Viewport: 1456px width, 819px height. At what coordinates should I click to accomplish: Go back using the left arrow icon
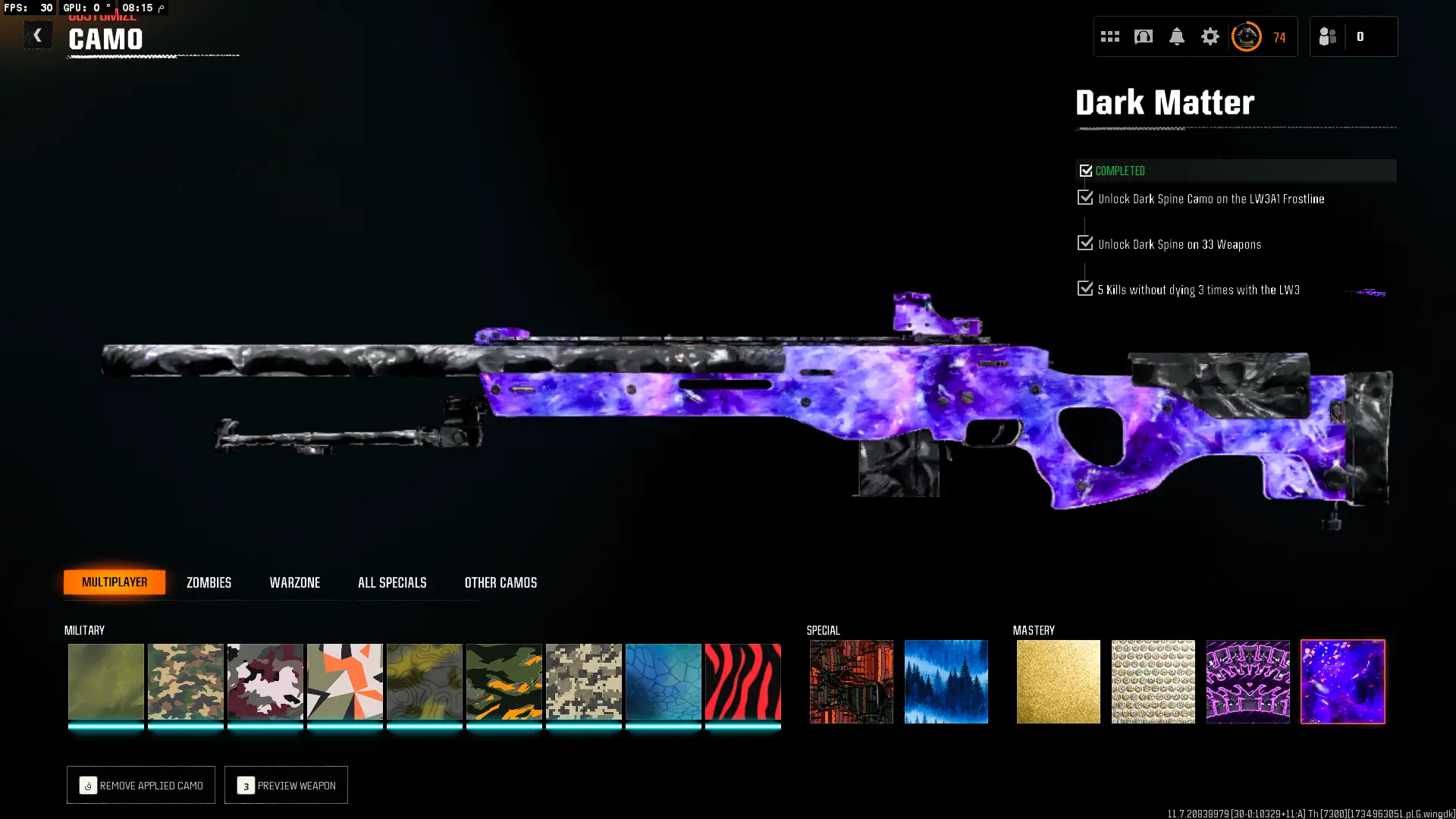pyautogui.click(x=37, y=35)
